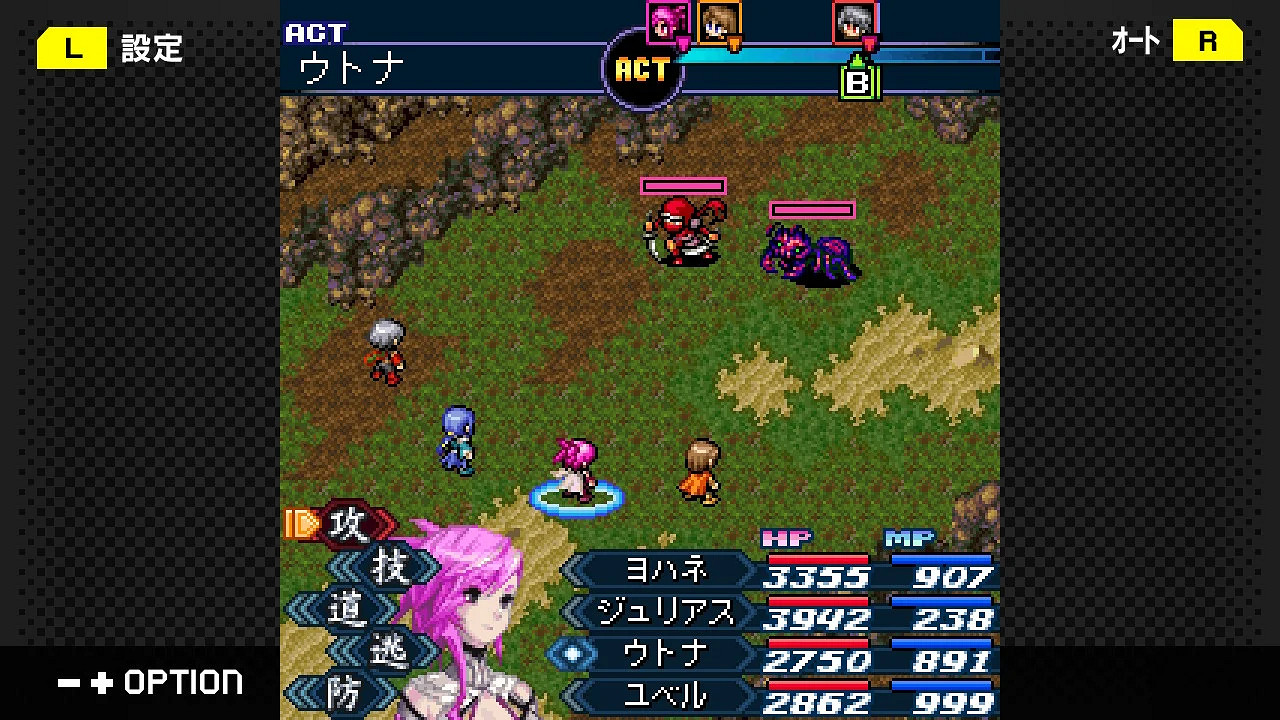Click the red armored enemy's health bar
Image resolution: width=1280 pixels, height=720 pixels.
point(683,184)
